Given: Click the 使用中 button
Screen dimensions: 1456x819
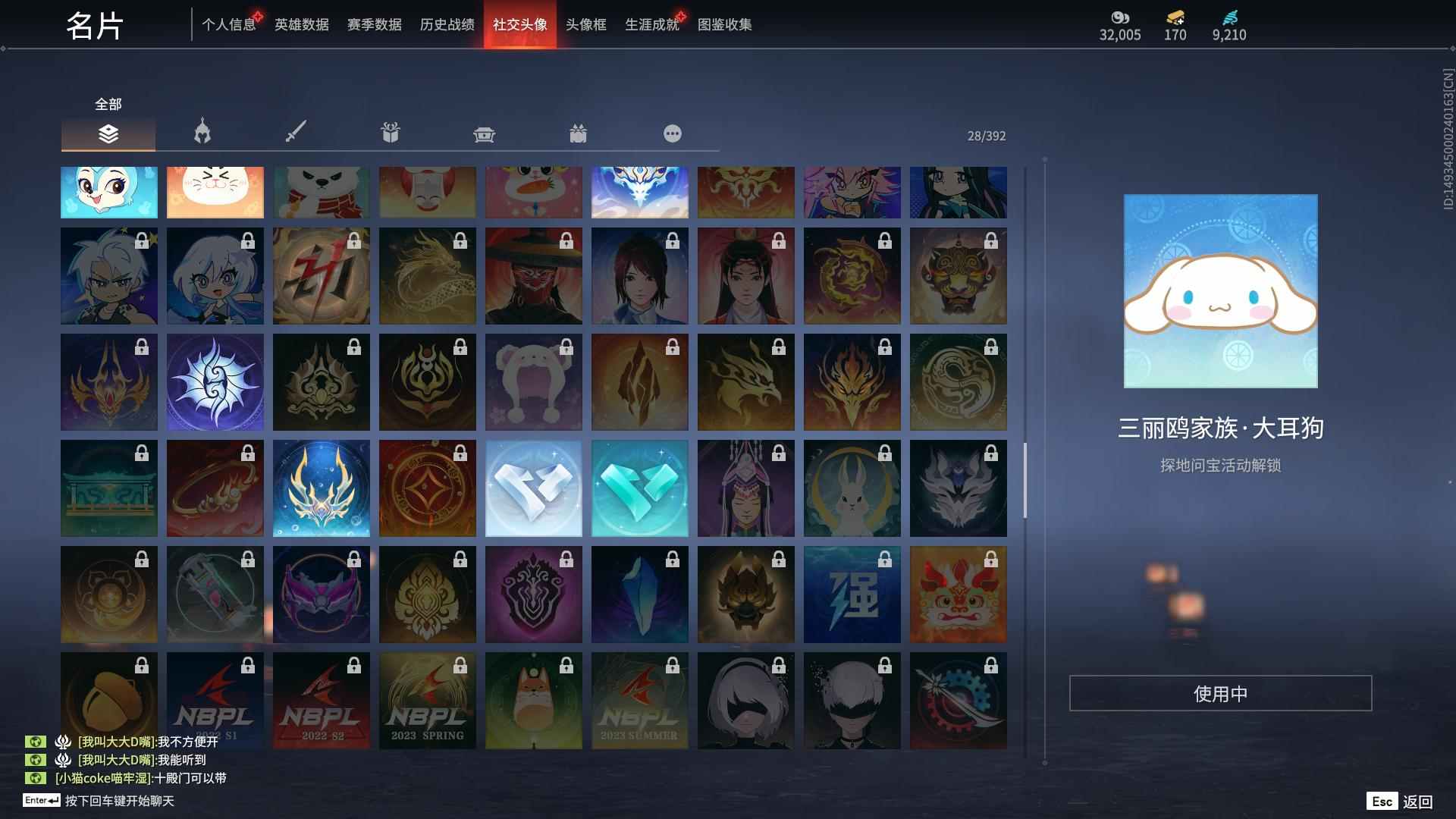Looking at the screenshot, I should point(1220,693).
